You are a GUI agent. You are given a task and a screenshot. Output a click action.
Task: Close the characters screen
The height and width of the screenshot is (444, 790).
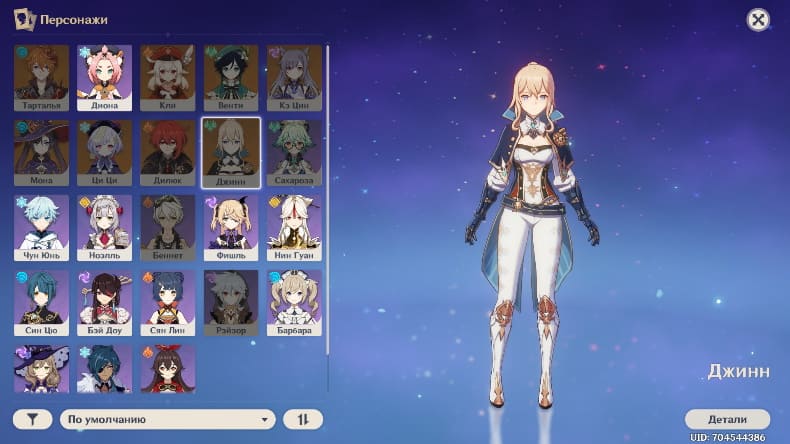(x=758, y=19)
